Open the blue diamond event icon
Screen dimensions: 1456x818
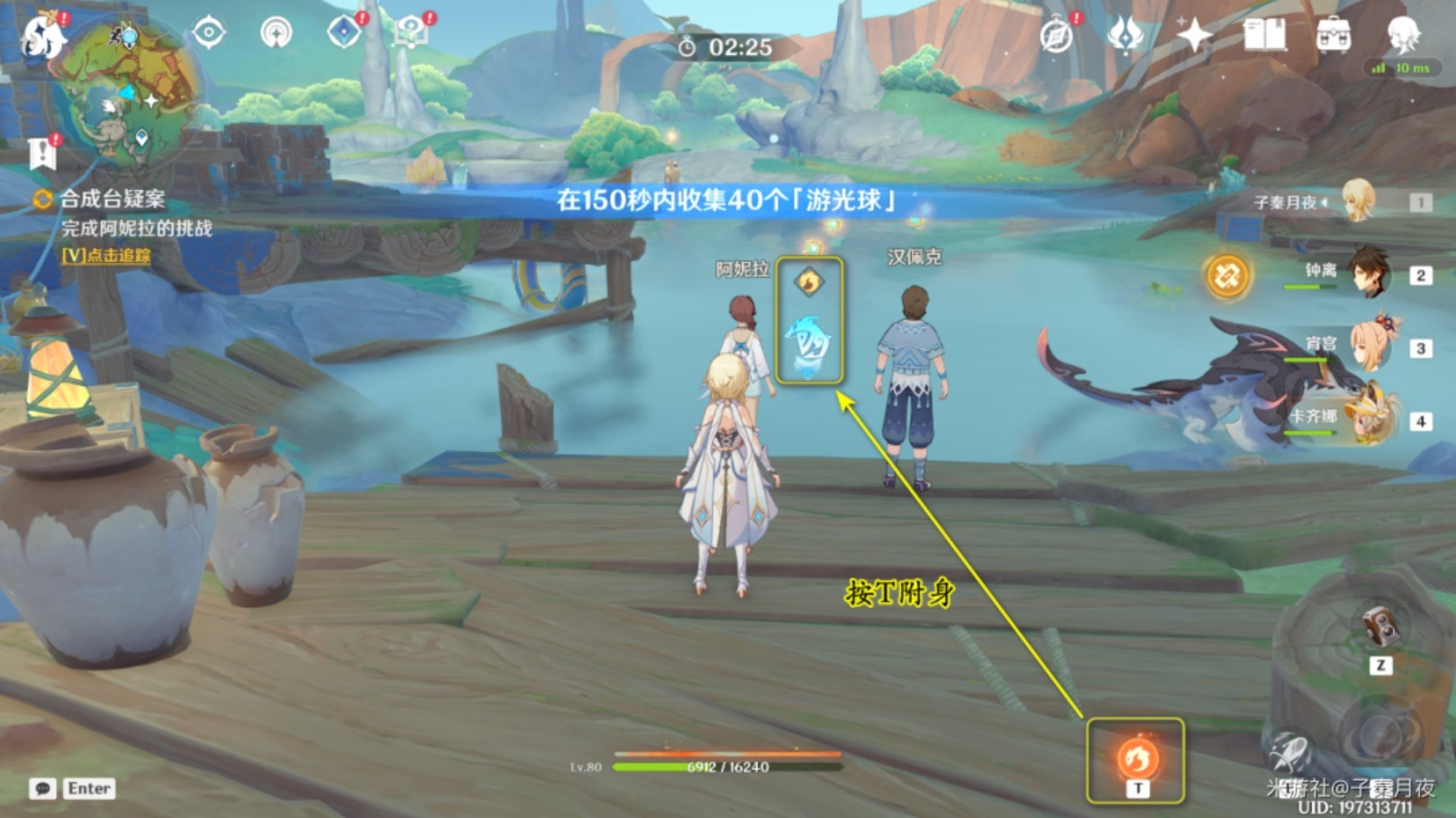[343, 33]
